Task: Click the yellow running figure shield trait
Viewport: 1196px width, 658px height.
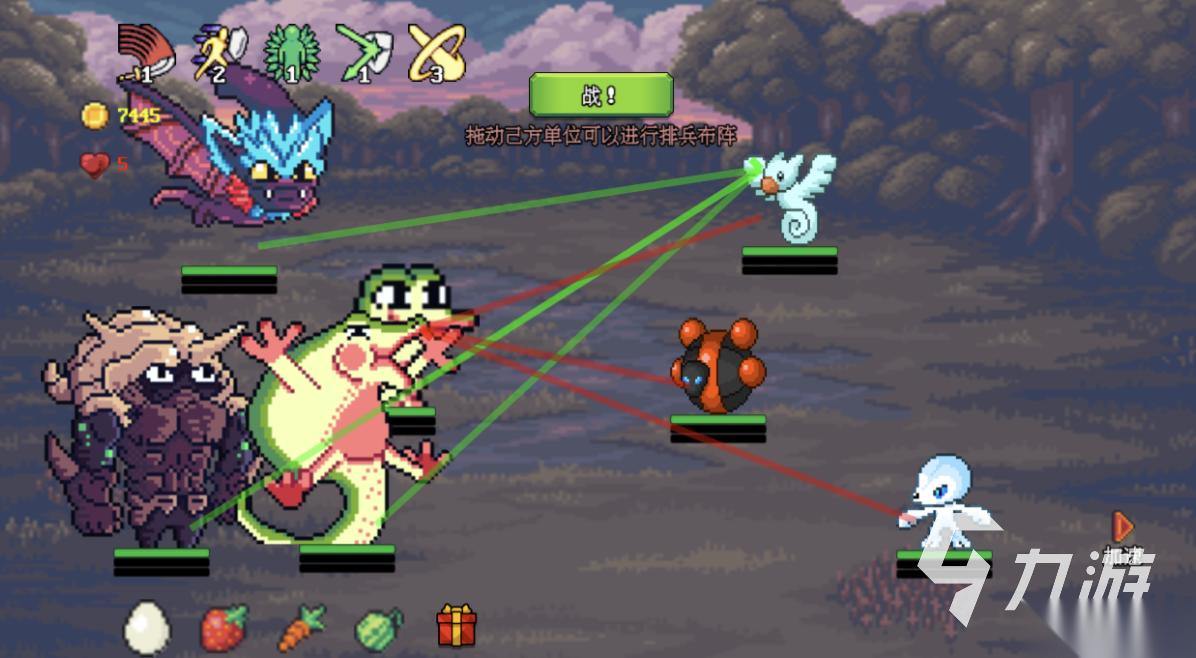Action: pyautogui.click(x=213, y=52)
